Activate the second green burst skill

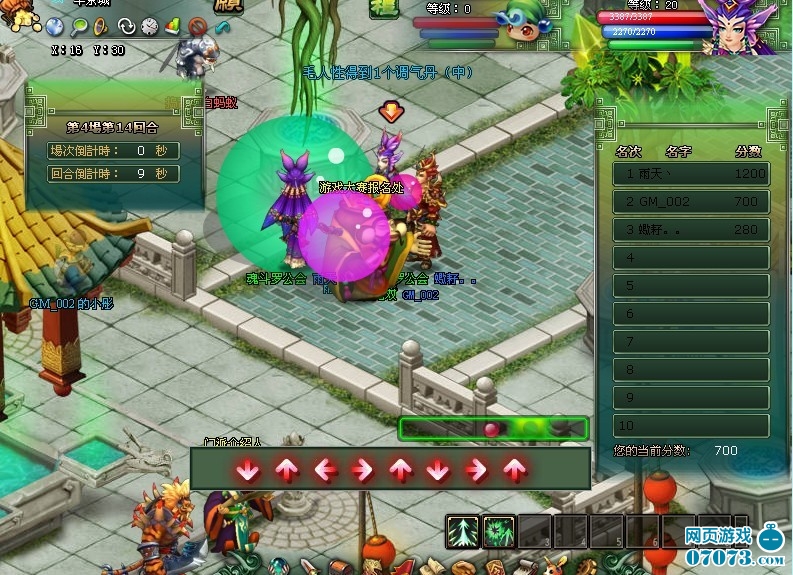point(499,531)
